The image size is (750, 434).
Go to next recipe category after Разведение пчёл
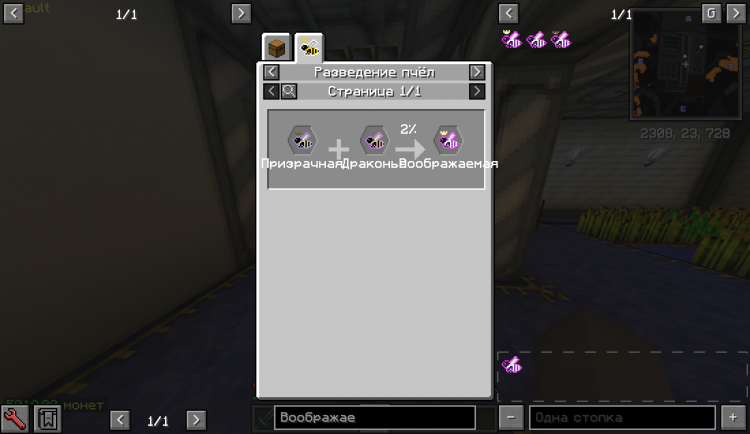pyautogui.click(x=477, y=72)
